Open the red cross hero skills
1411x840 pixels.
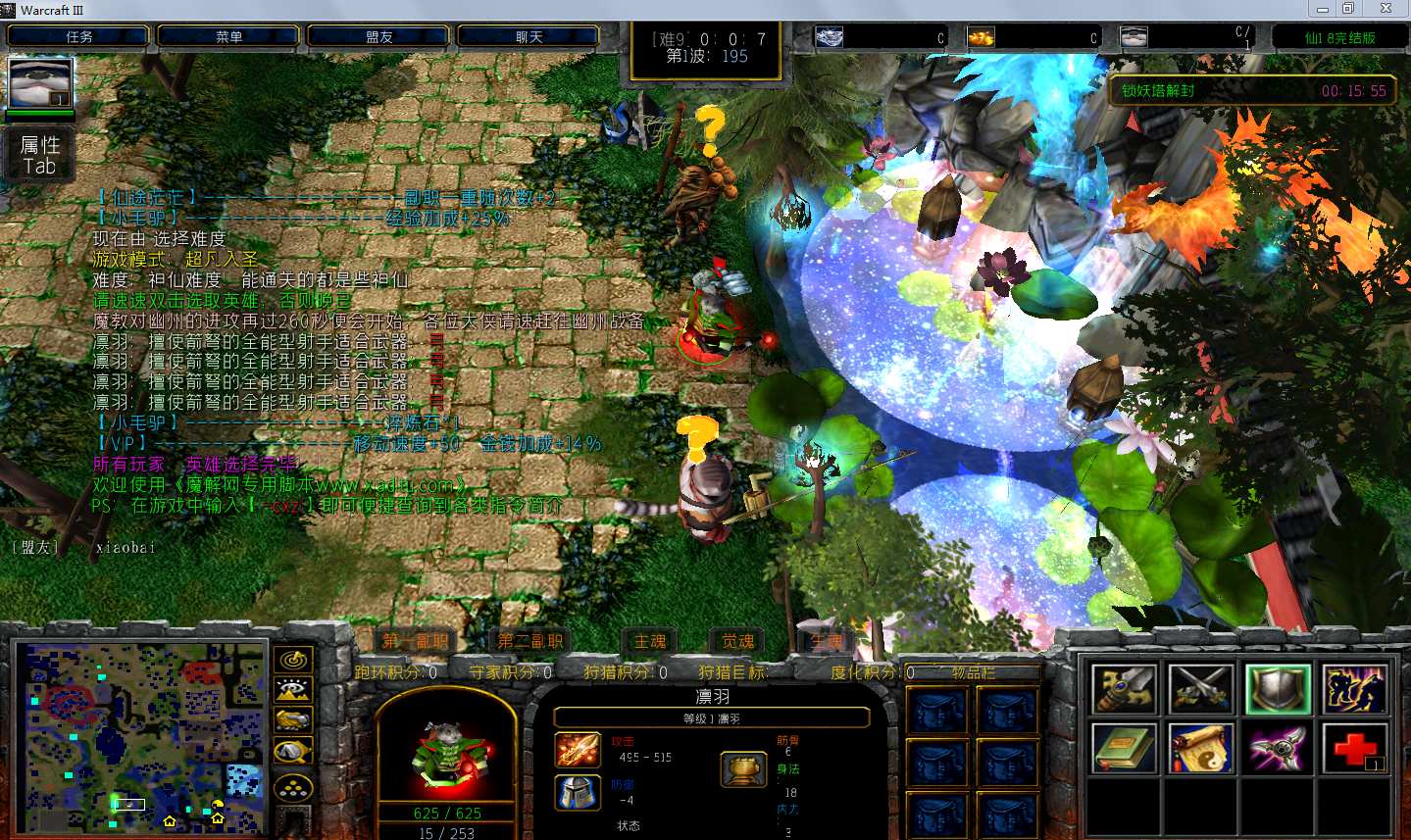[1354, 750]
